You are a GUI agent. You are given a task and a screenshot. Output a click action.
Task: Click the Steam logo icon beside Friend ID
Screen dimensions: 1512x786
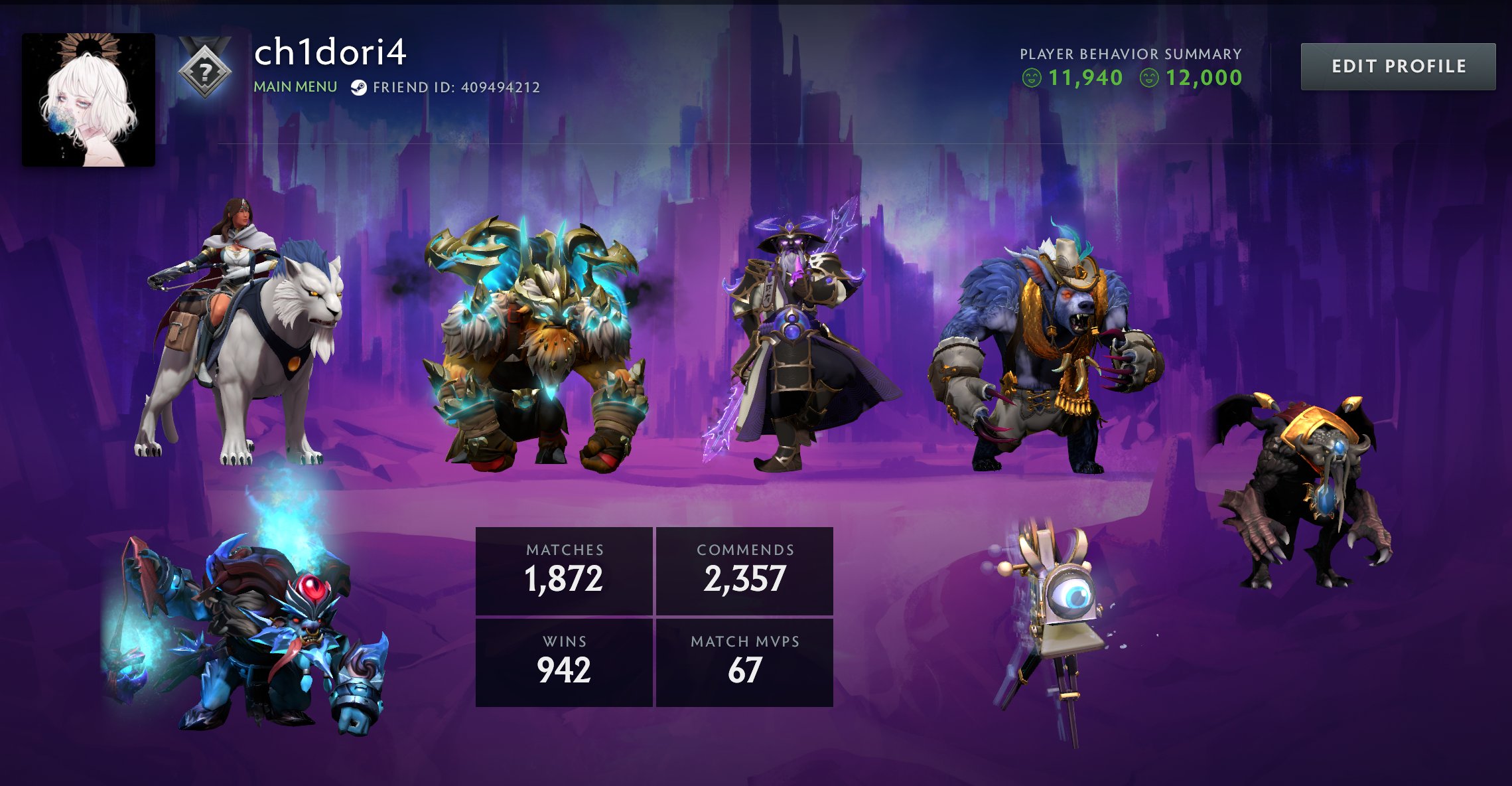(360, 85)
